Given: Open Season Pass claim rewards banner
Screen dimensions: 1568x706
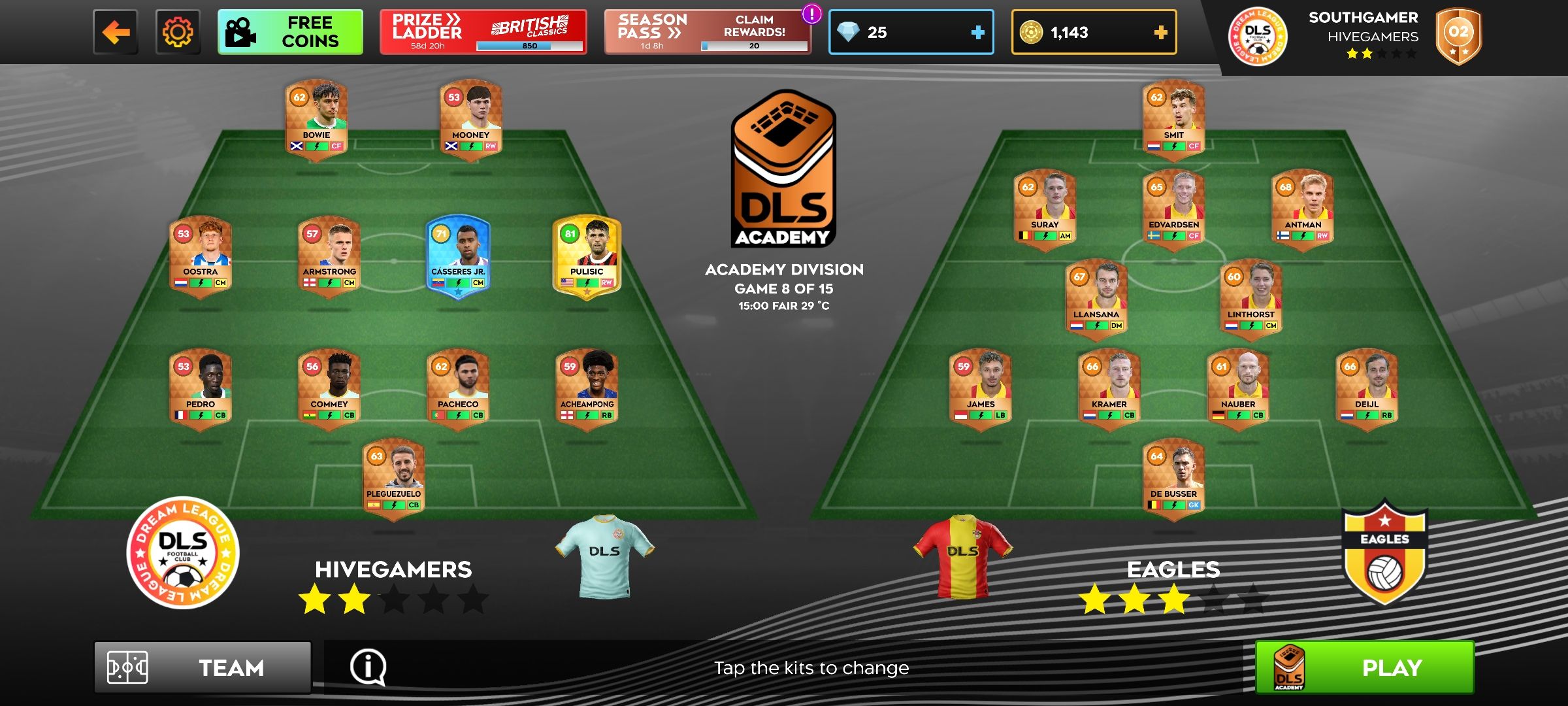Looking at the screenshot, I should click(x=707, y=32).
